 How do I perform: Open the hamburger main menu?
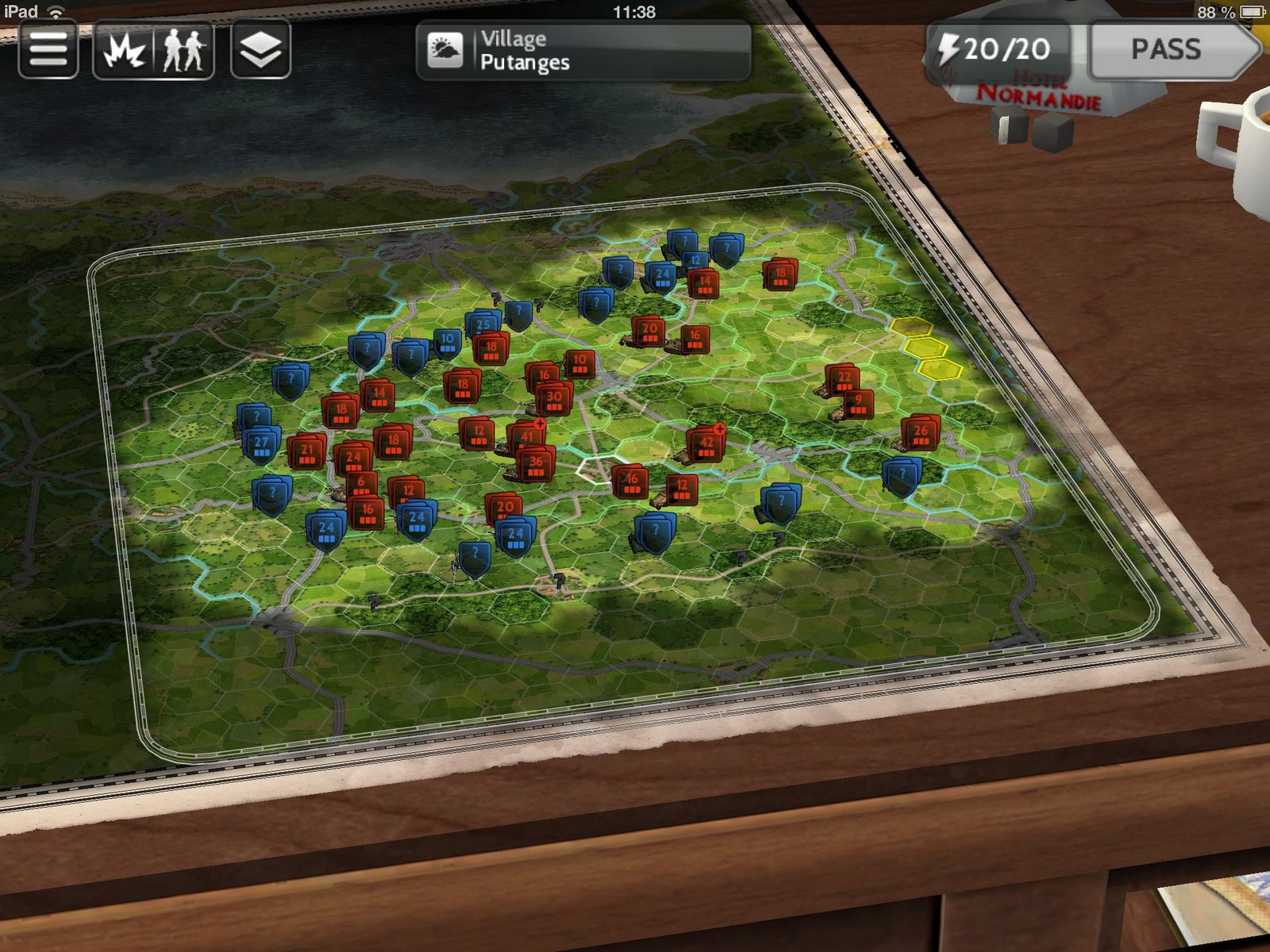pyautogui.click(x=48, y=50)
